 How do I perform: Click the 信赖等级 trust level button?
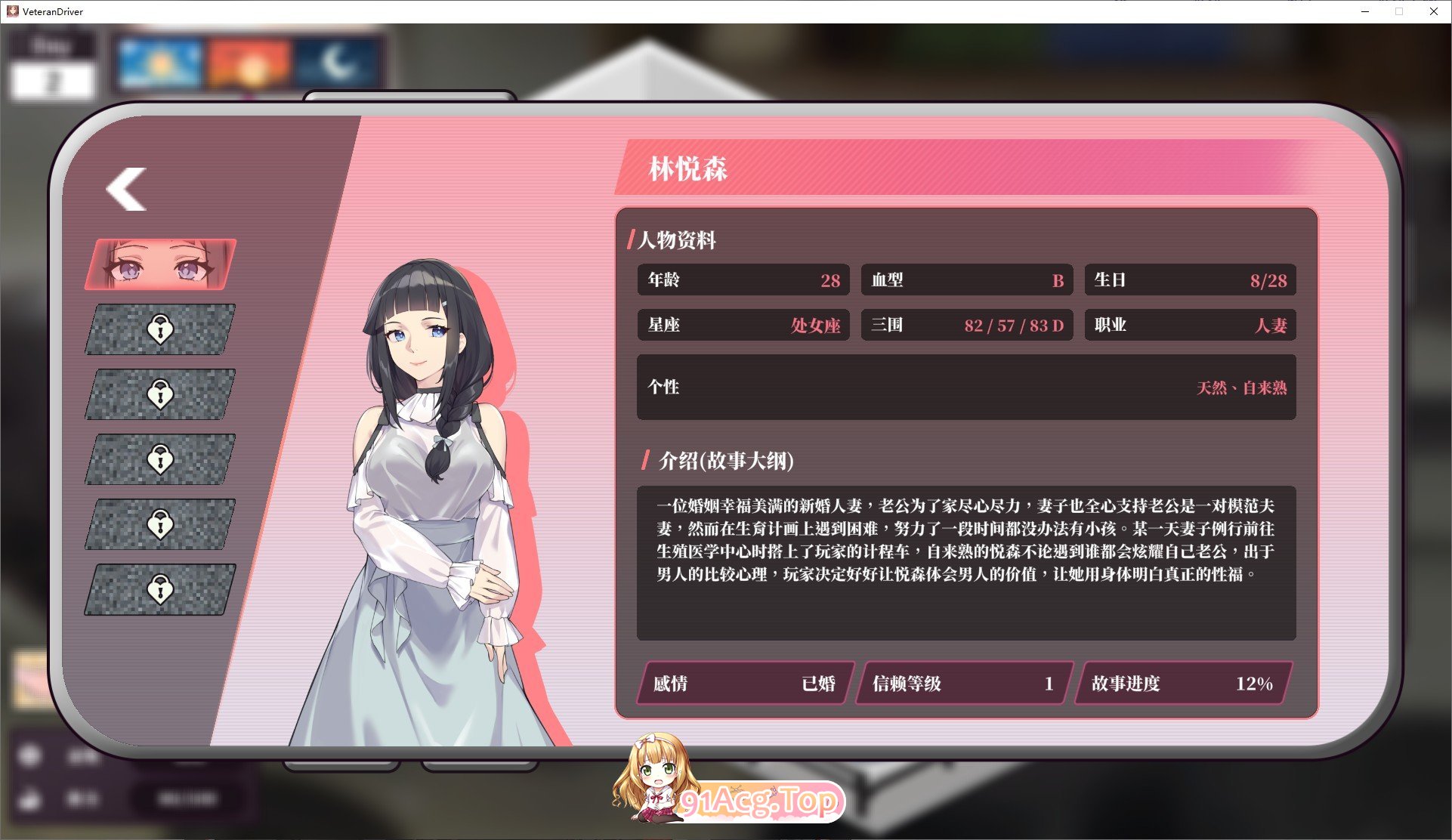coord(962,684)
